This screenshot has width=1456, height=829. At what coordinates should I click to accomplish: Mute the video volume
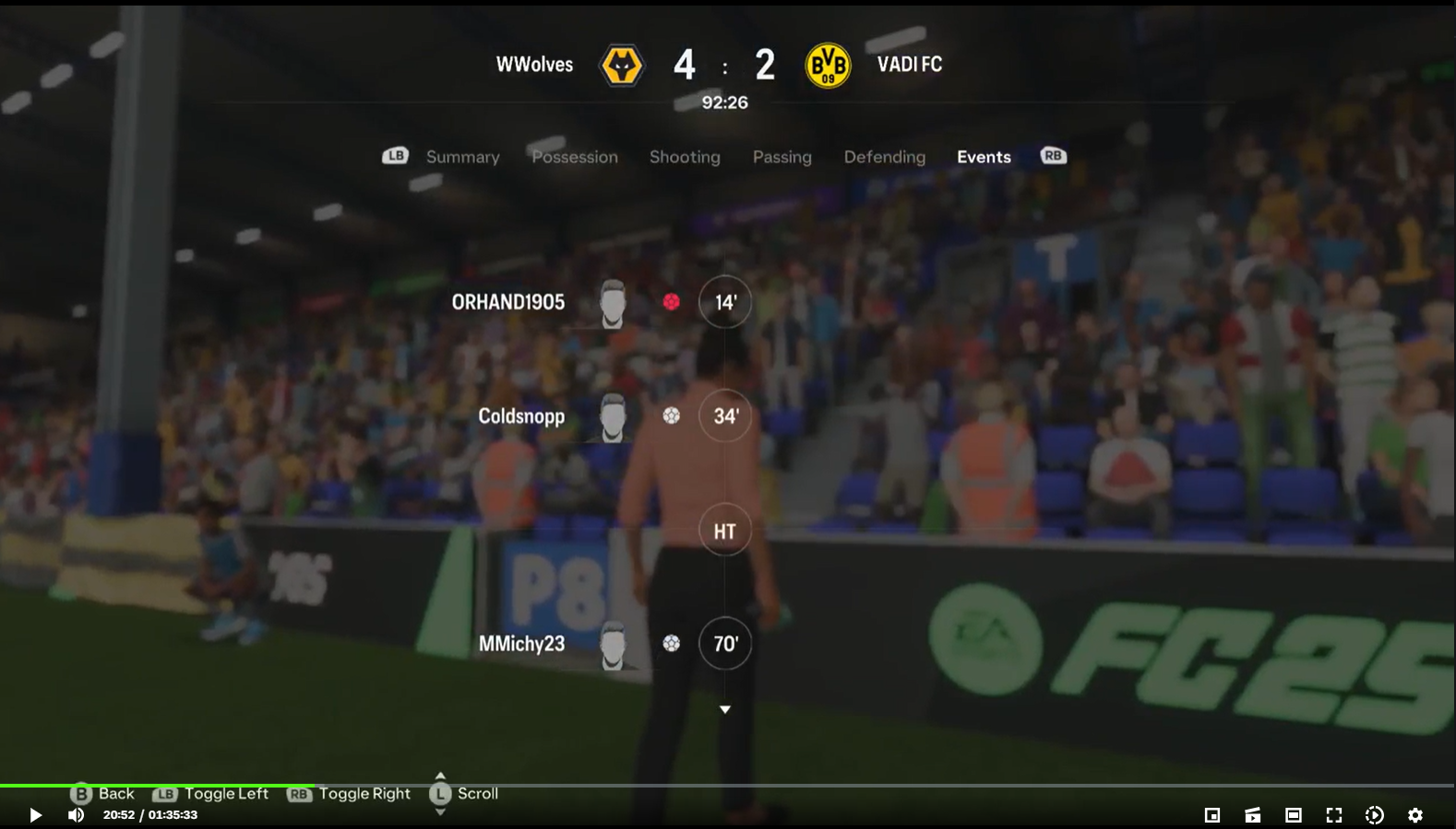(x=77, y=815)
